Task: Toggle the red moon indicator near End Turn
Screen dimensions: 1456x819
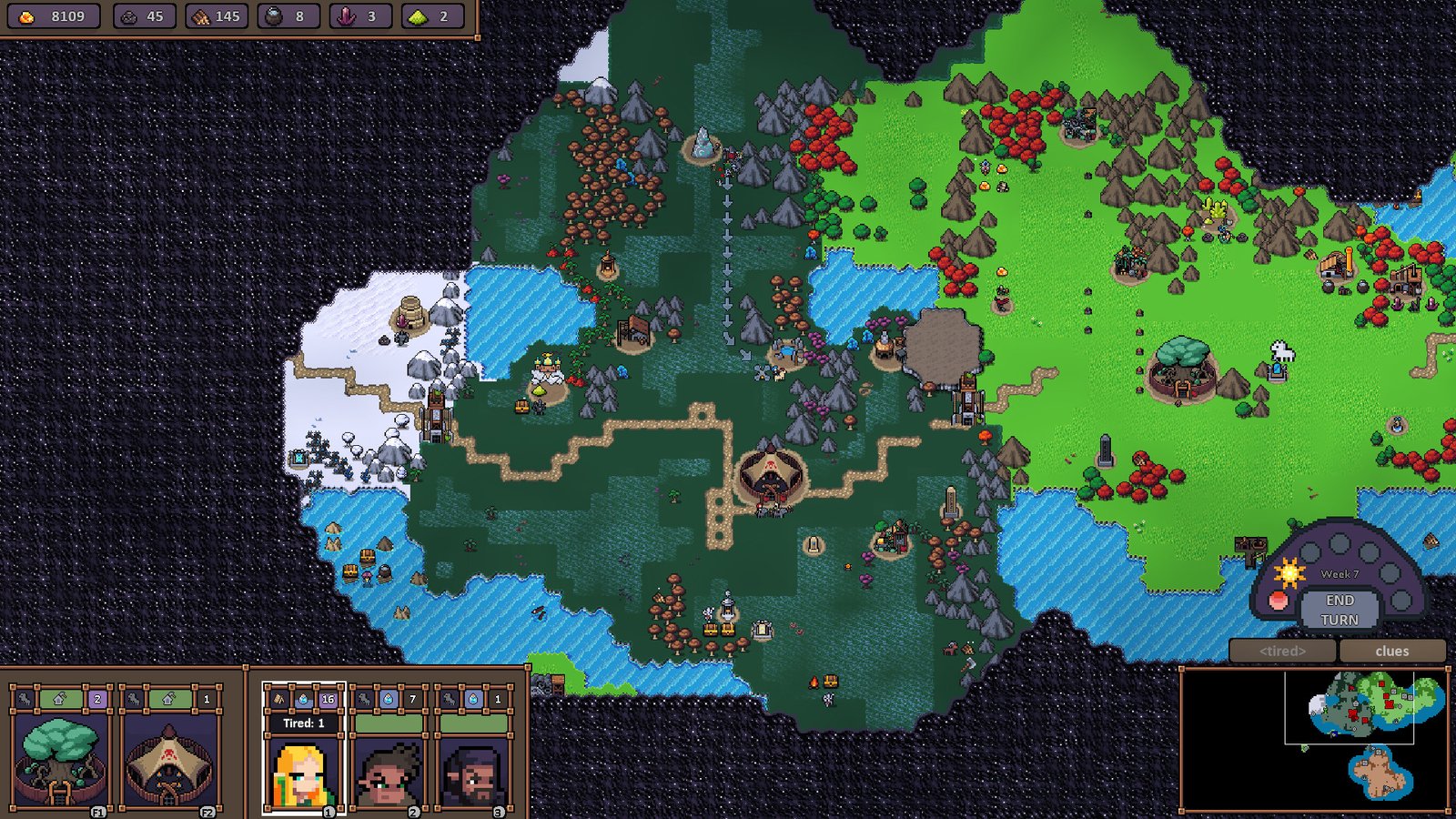Action: point(1278,601)
